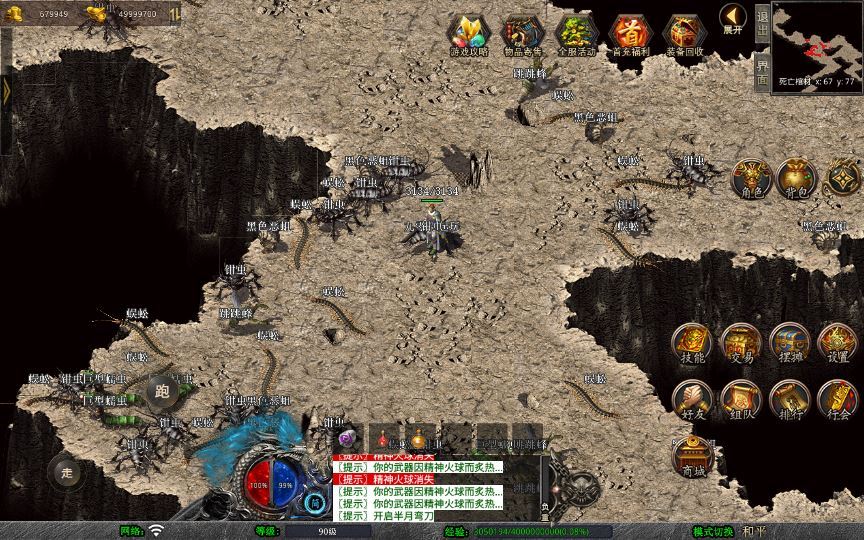The image size is (864, 540).
Task: Open the 交易 trade menu
Action: [740, 343]
